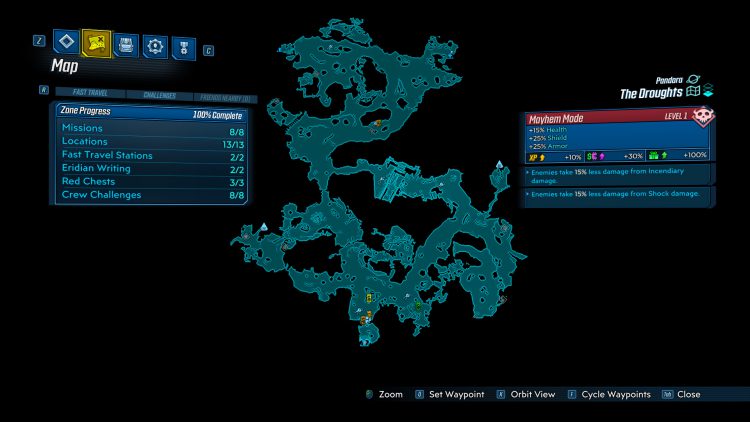The height and width of the screenshot is (422, 750).
Task: Click the zone map icon beside The Droughts
Action: click(x=692, y=92)
